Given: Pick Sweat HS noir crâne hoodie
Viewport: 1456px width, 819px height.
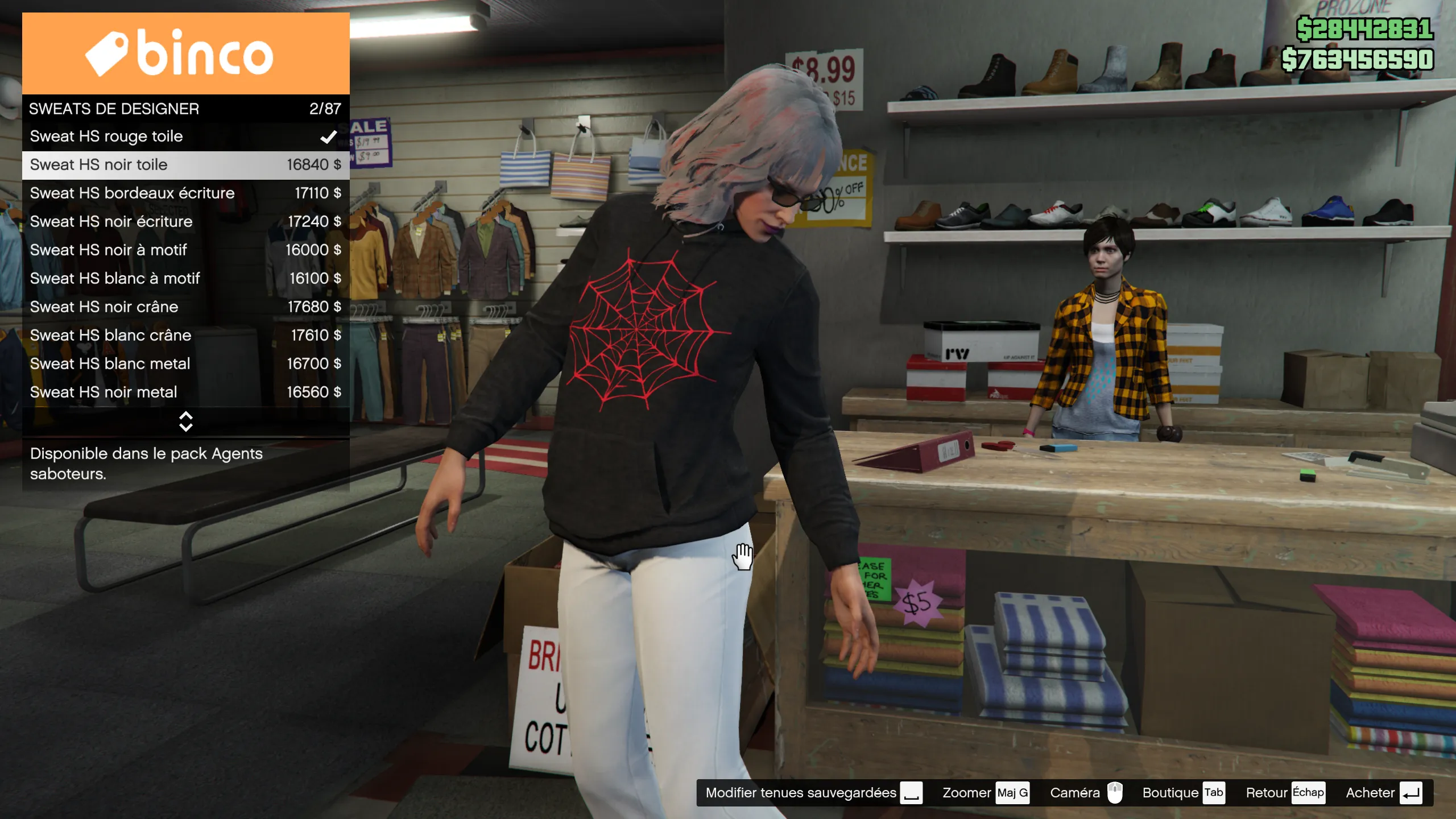Looking at the screenshot, I should [x=185, y=307].
